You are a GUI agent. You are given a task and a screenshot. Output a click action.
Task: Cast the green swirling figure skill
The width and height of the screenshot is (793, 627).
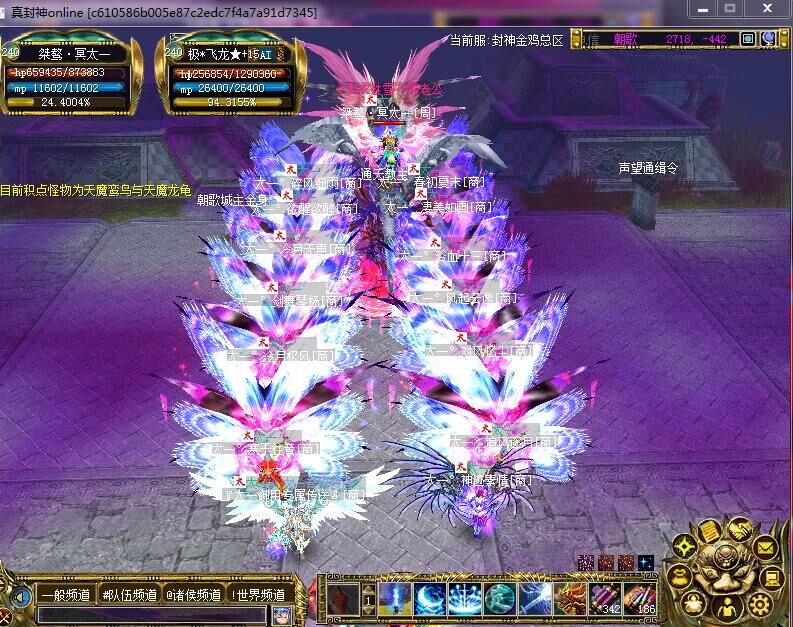(500, 599)
